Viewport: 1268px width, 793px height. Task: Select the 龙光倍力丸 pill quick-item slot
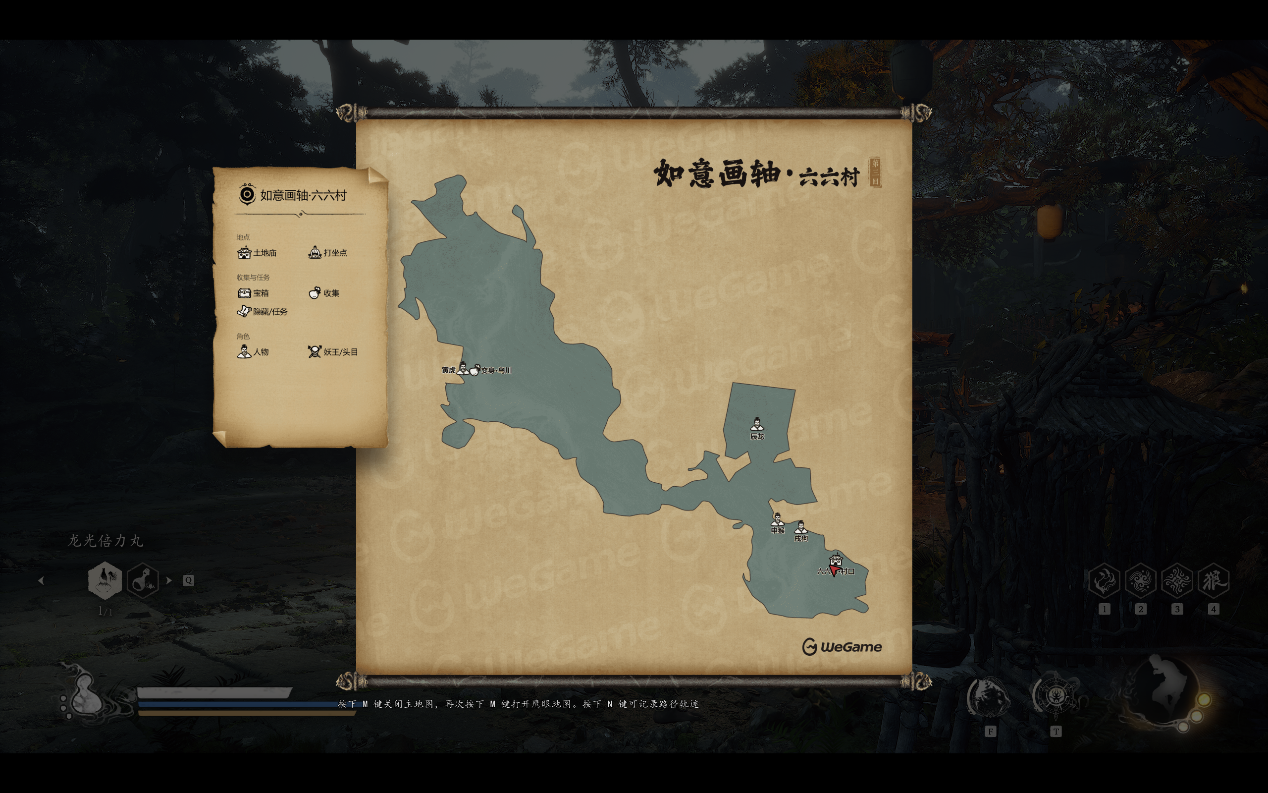[105, 580]
